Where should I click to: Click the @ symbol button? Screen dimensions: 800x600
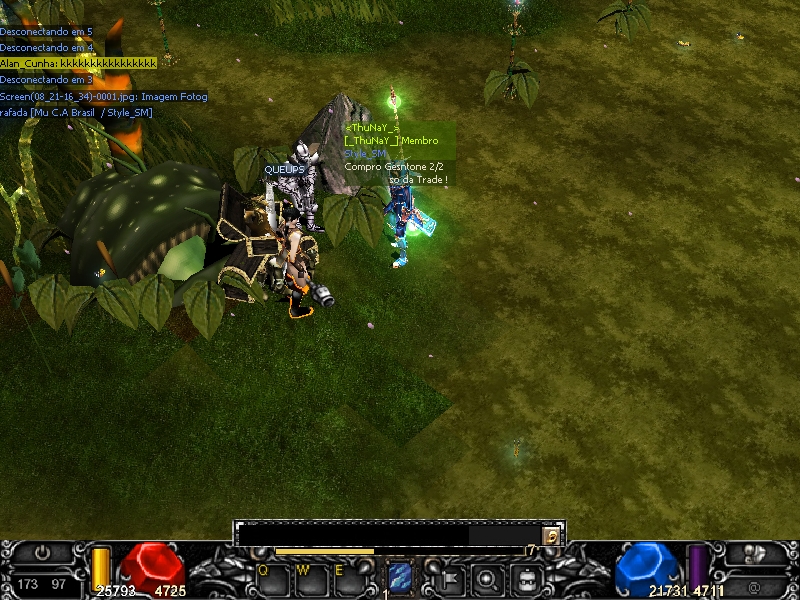point(753,583)
